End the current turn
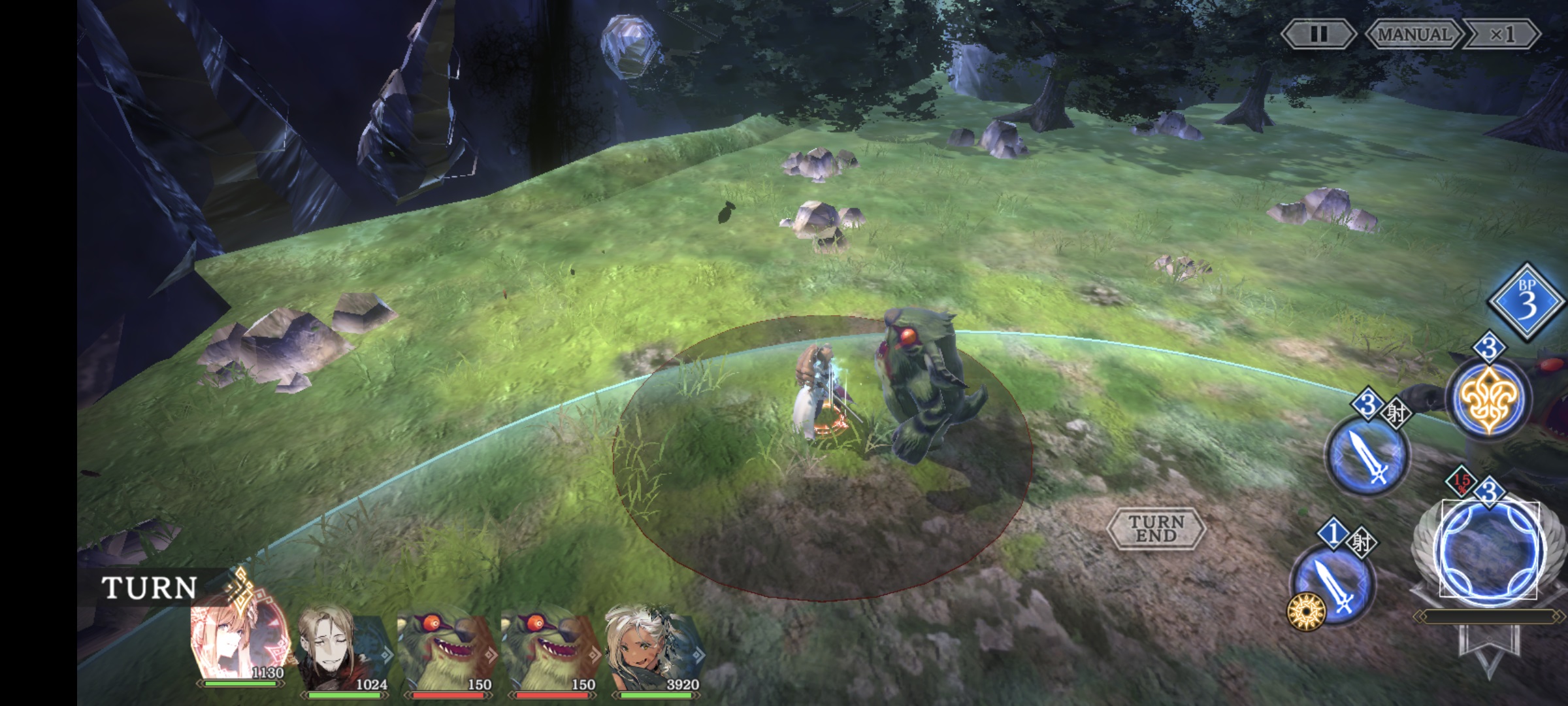This screenshot has width=1568, height=706. click(x=1156, y=528)
